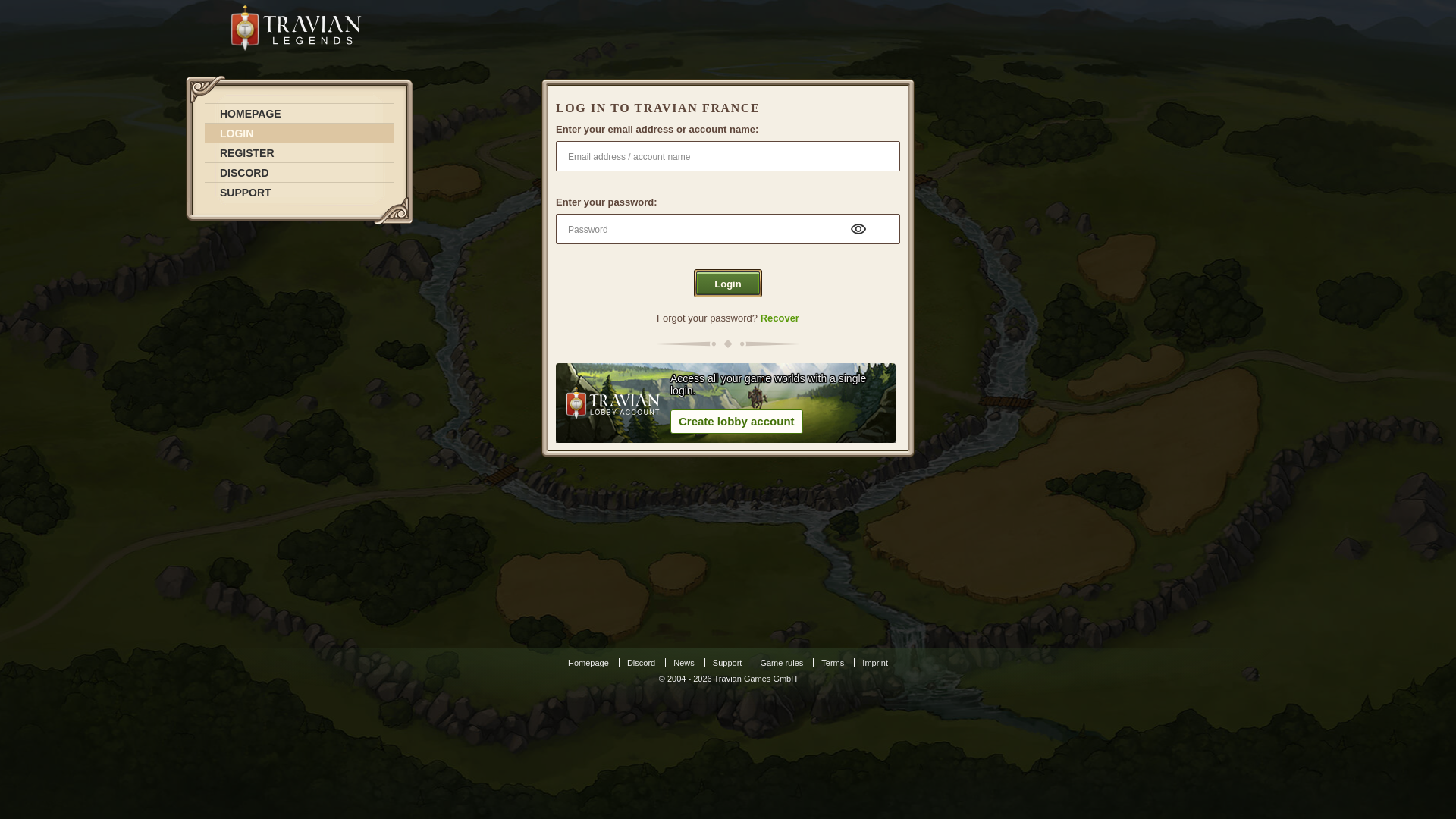Viewport: 1456px width, 819px height.
Task: Open the footer Discord link
Action: [641, 663]
